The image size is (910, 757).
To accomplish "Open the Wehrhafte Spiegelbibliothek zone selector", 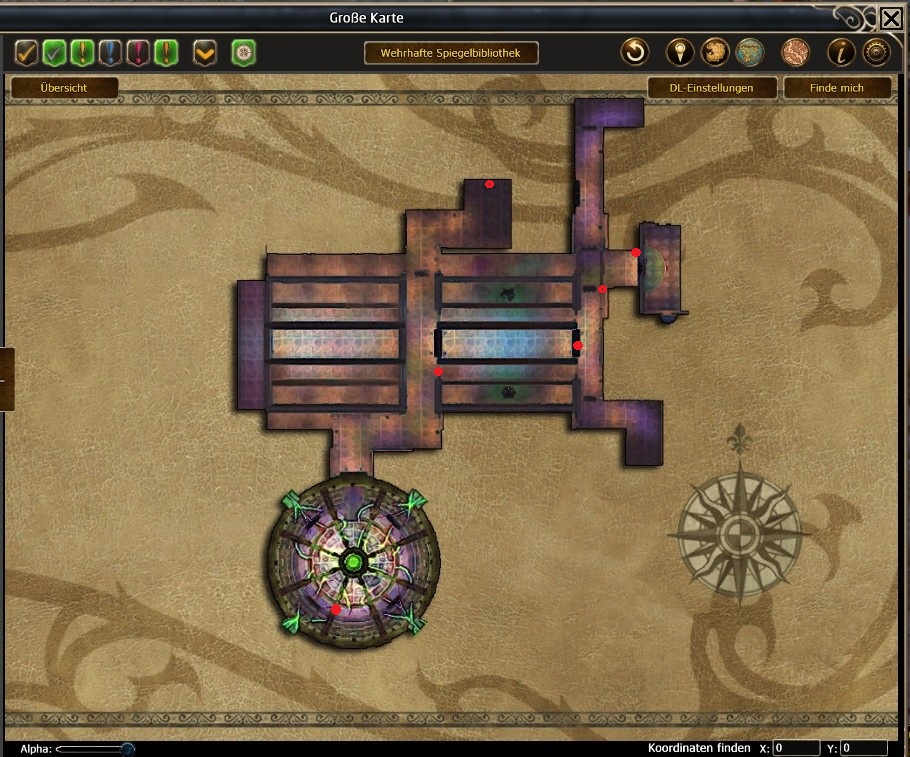I will click(451, 53).
